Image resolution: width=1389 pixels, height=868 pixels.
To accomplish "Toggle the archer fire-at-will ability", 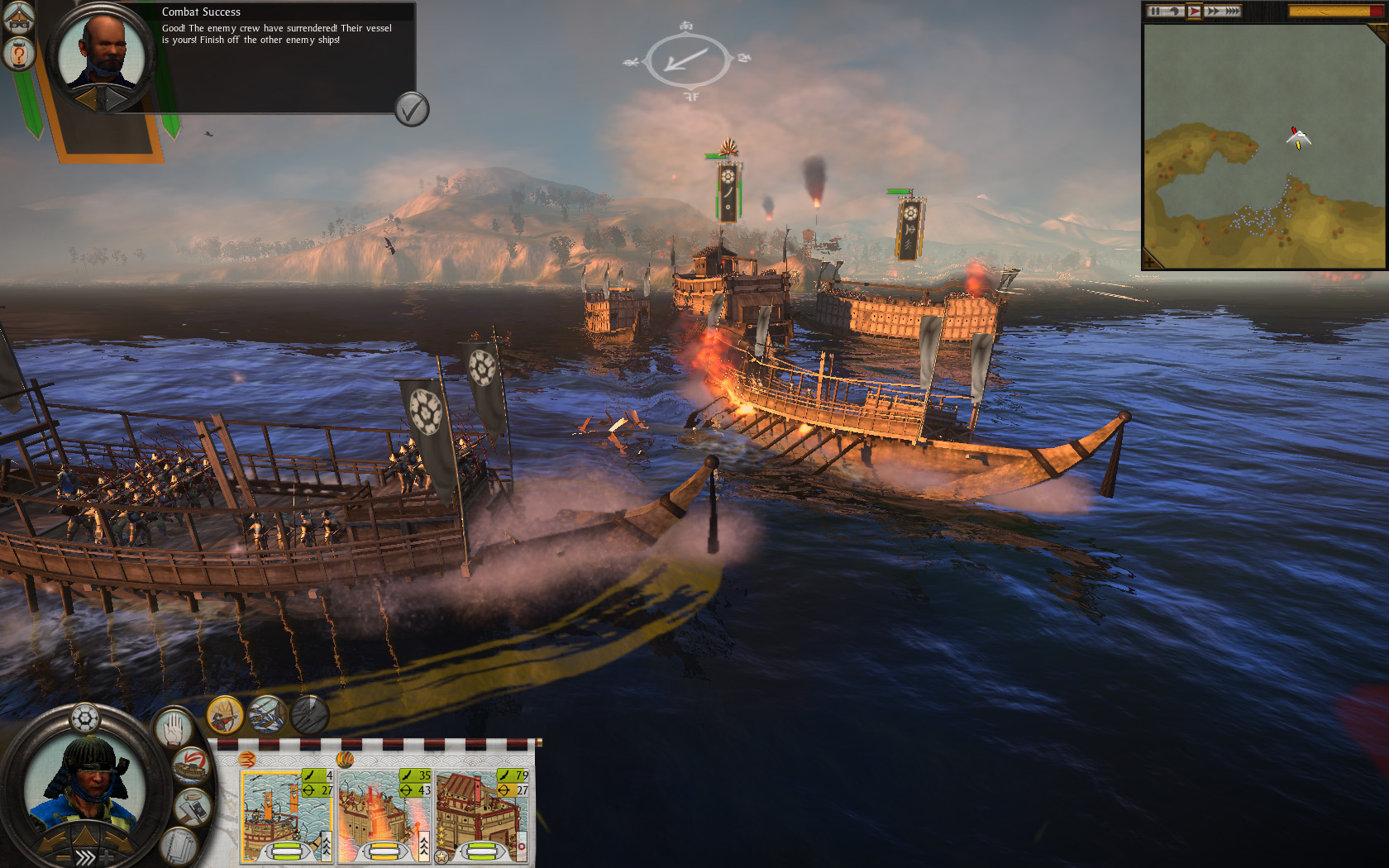I will [x=224, y=714].
